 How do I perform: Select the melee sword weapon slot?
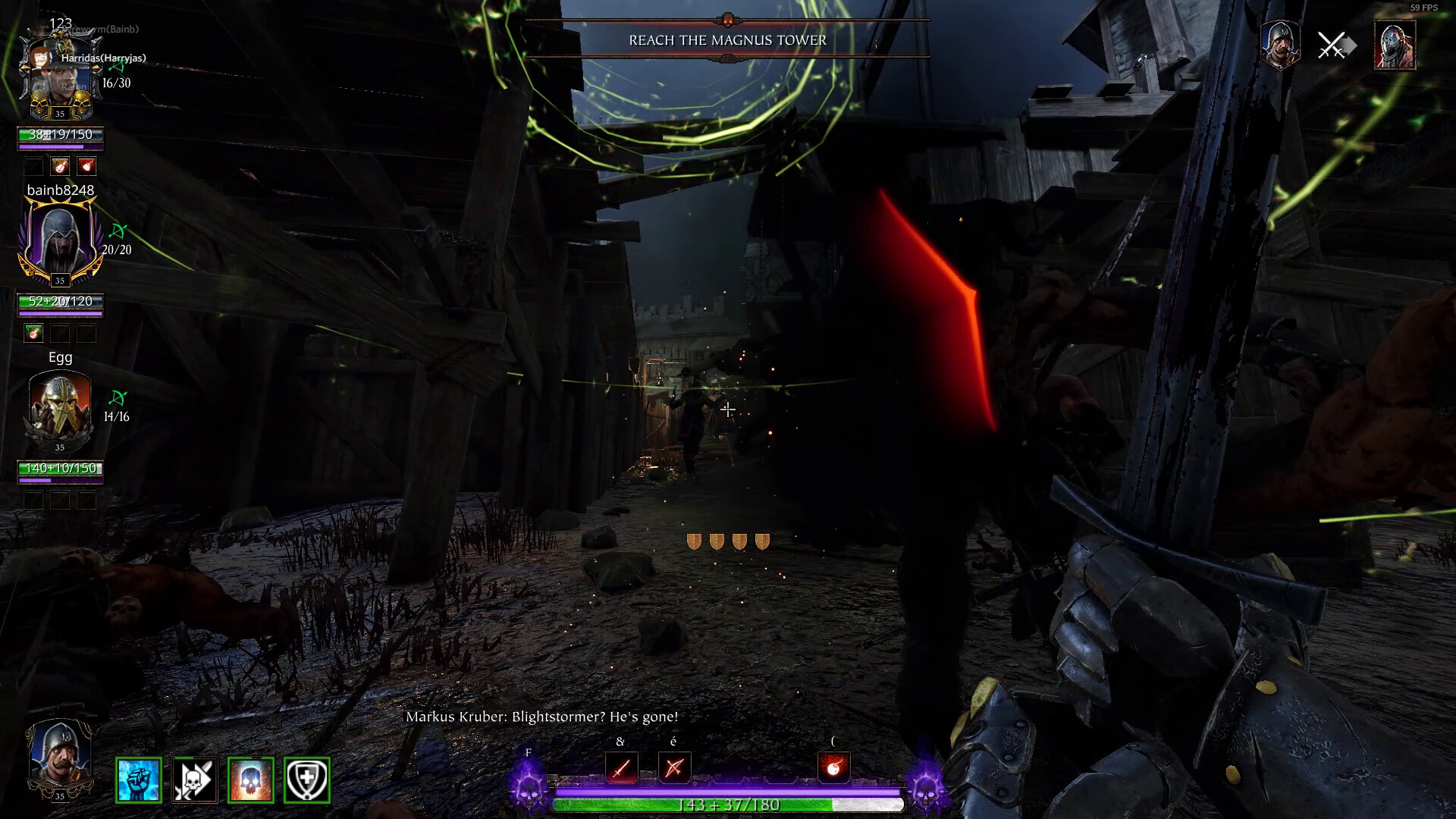click(621, 768)
